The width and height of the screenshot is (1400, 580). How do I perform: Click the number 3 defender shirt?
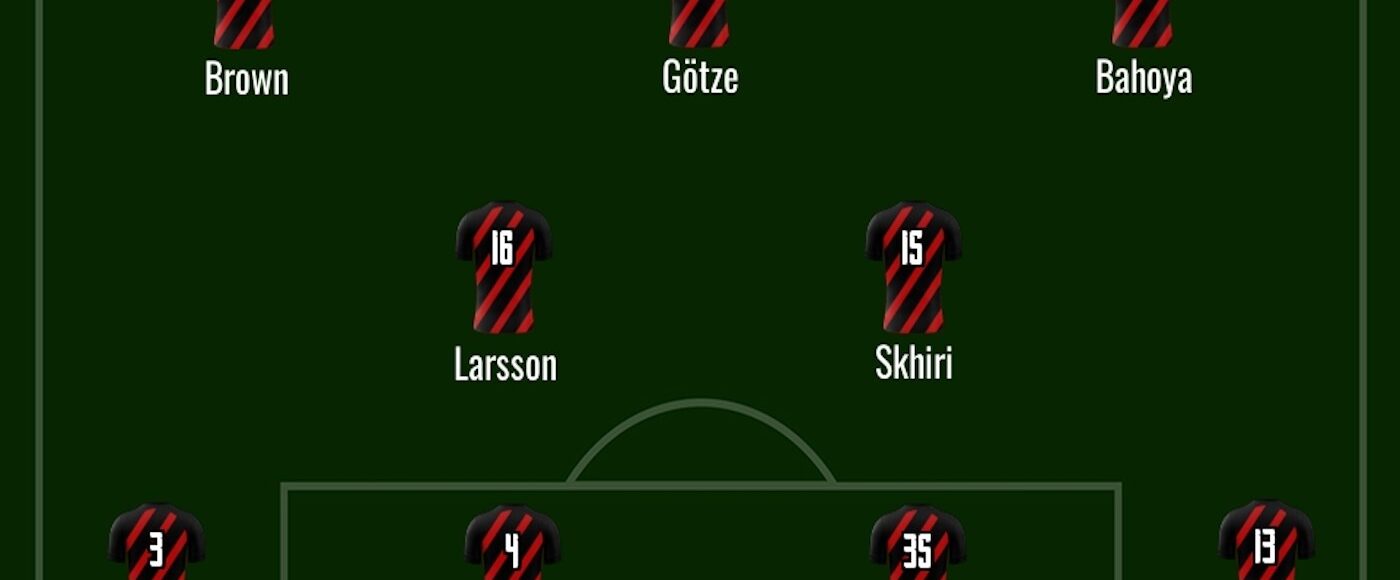point(157,545)
